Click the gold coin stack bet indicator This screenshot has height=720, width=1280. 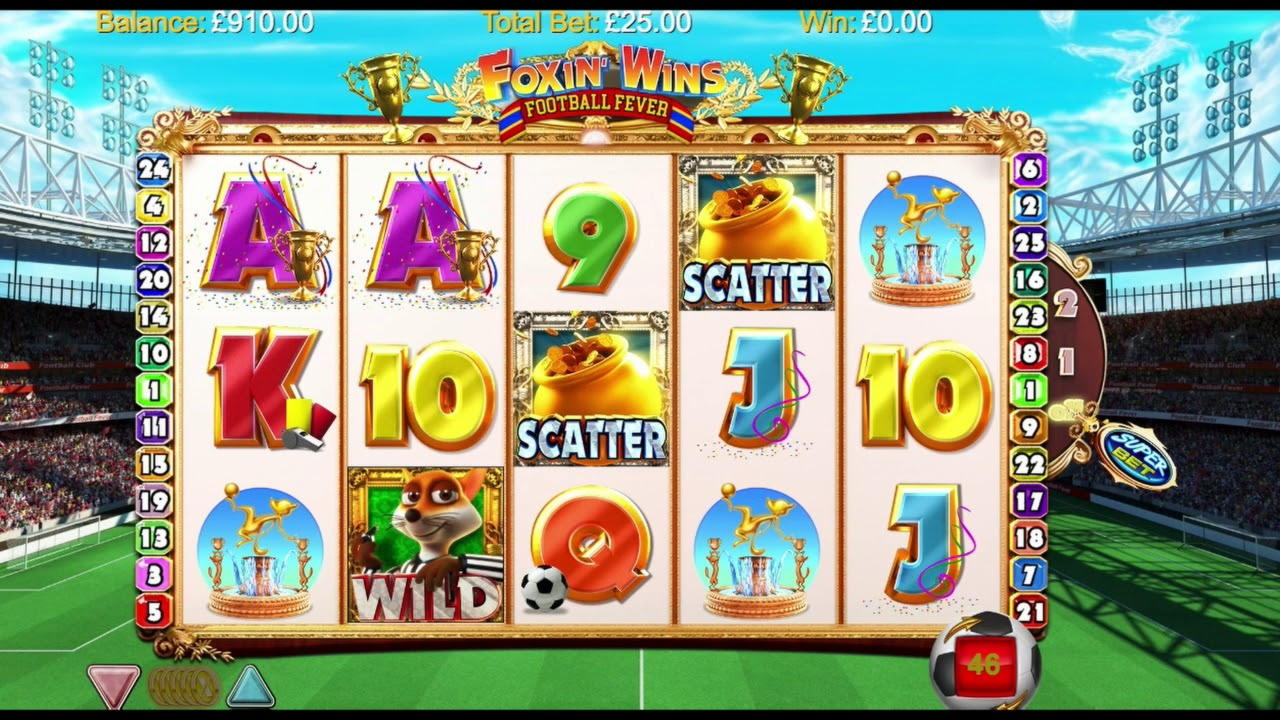[183, 687]
